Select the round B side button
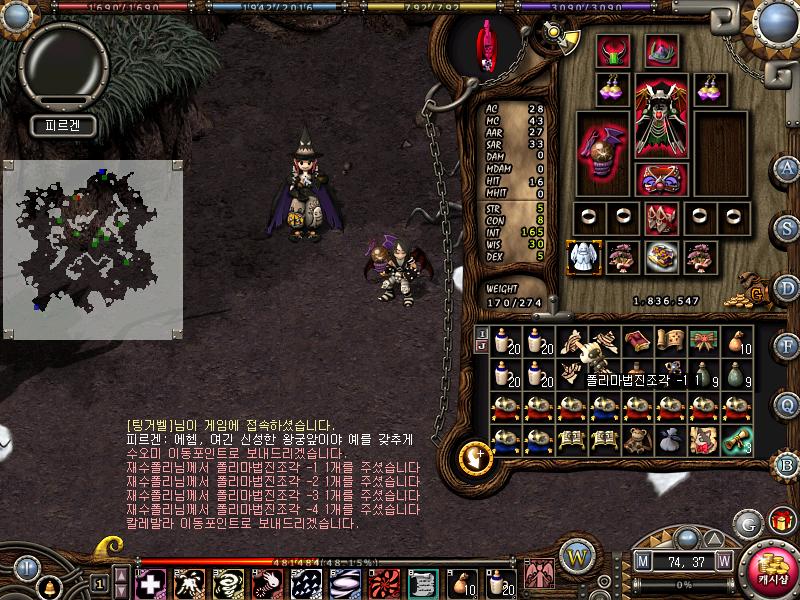 coord(787,464)
